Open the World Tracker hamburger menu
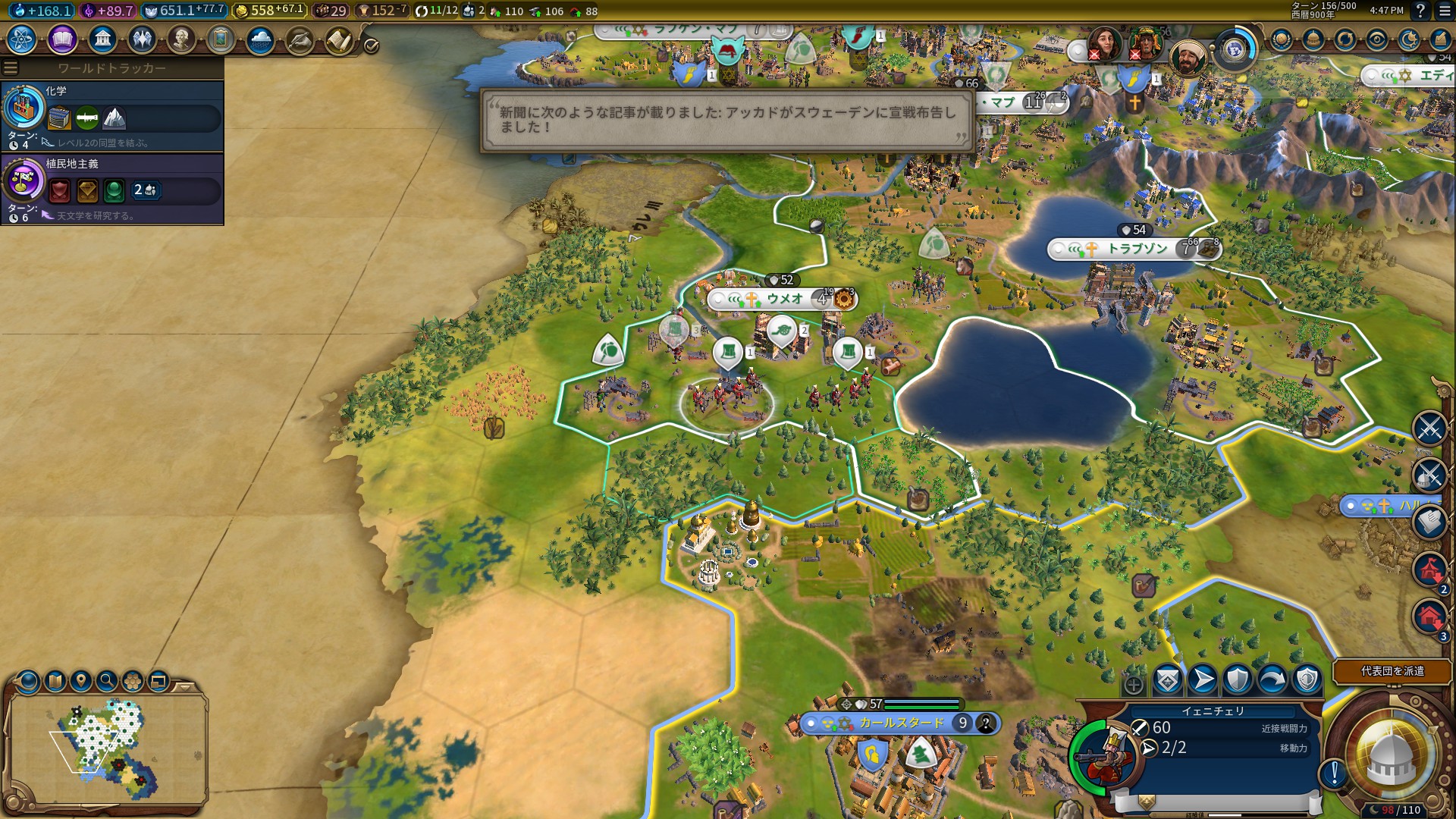The image size is (1456, 819). pyautogui.click(x=11, y=68)
